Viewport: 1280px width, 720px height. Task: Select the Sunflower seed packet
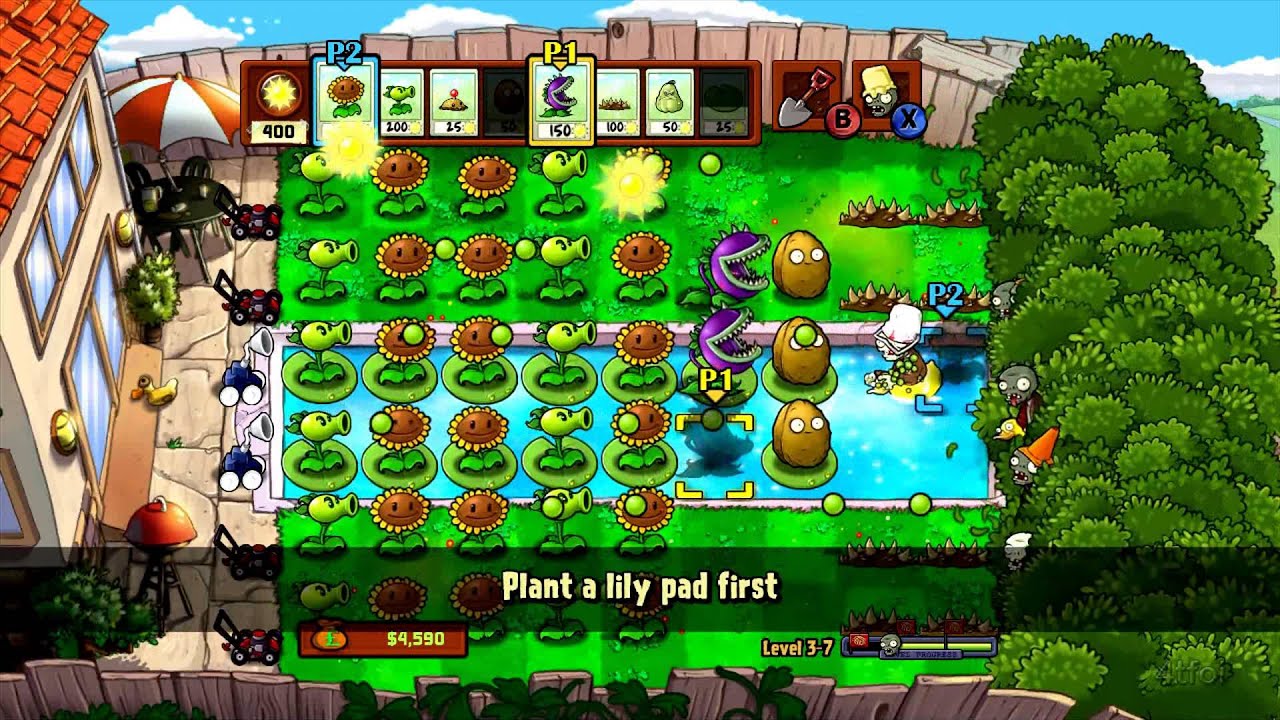click(346, 98)
